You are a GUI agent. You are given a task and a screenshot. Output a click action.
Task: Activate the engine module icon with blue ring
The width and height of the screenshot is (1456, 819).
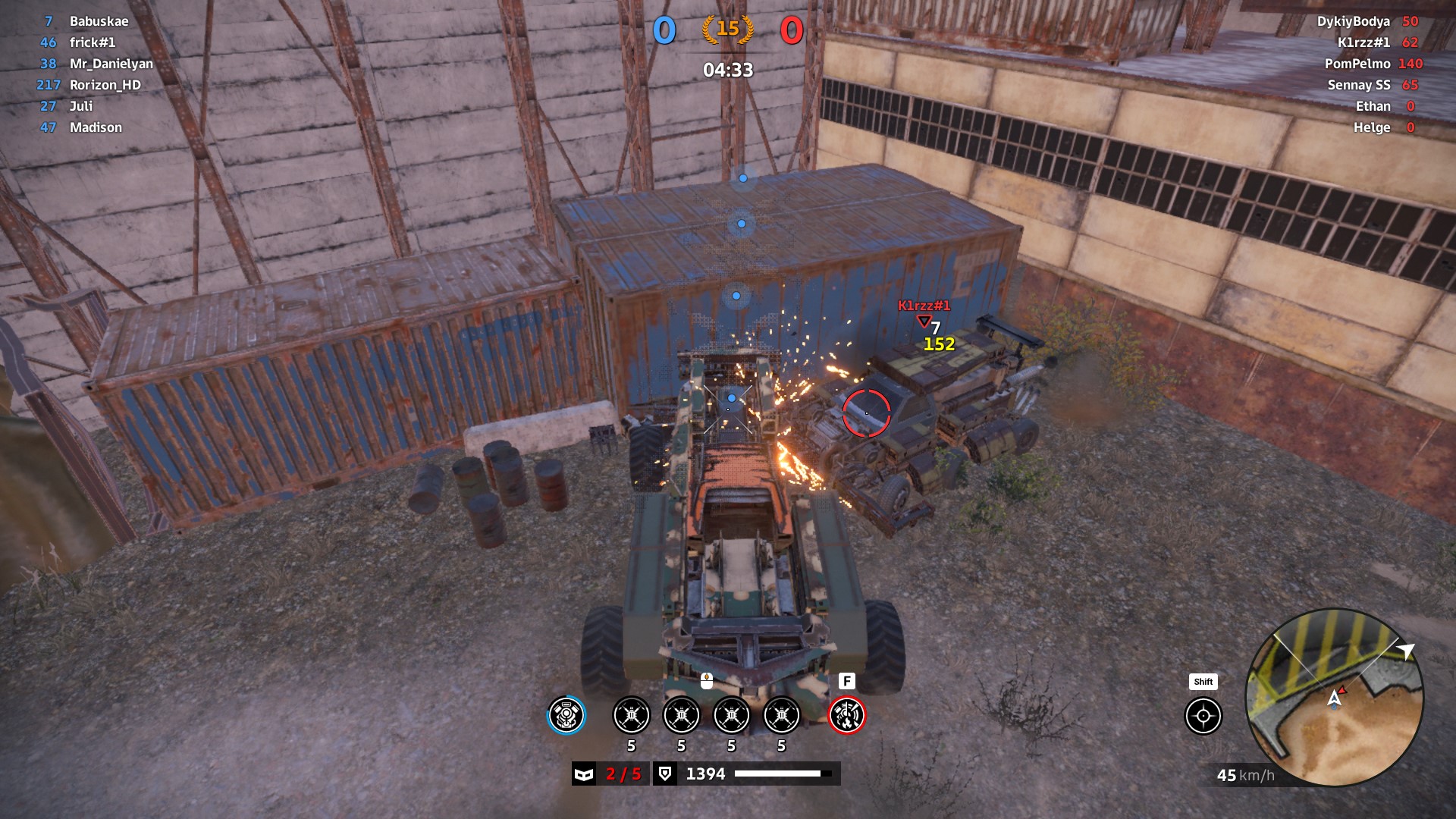(566, 715)
